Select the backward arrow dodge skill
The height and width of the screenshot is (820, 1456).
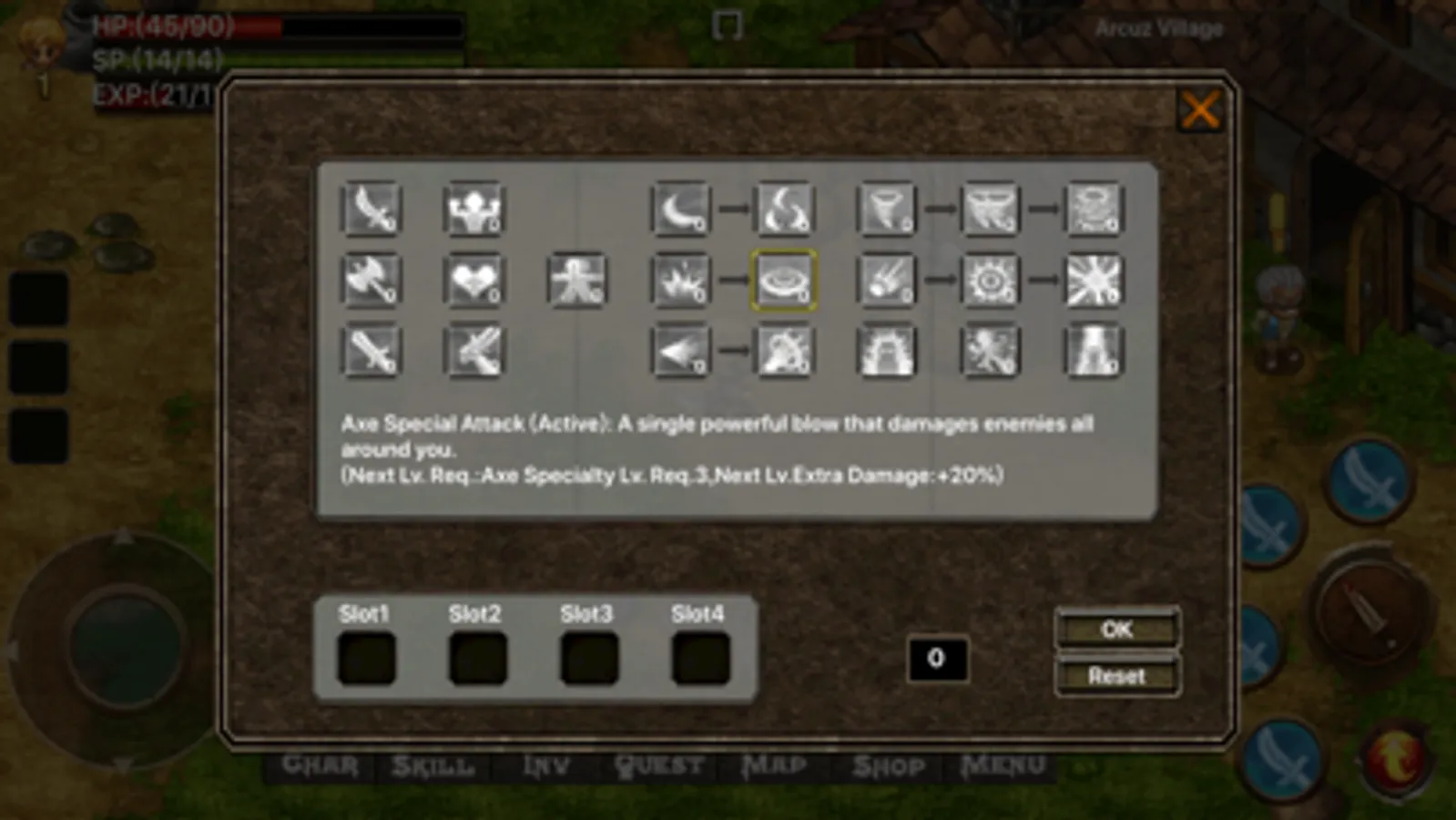(x=681, y=352)
